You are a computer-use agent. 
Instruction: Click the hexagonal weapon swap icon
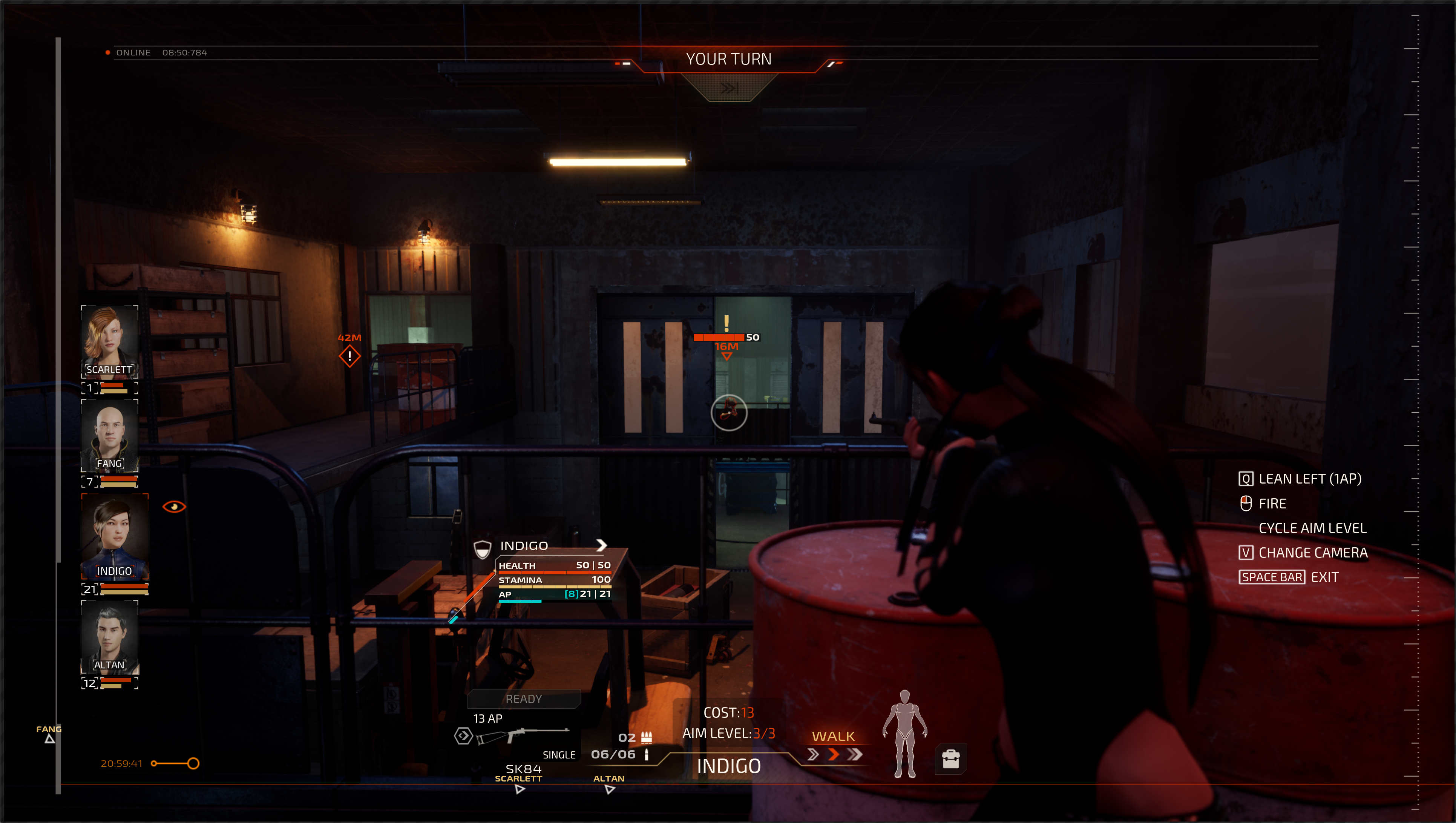pos(463,736)
